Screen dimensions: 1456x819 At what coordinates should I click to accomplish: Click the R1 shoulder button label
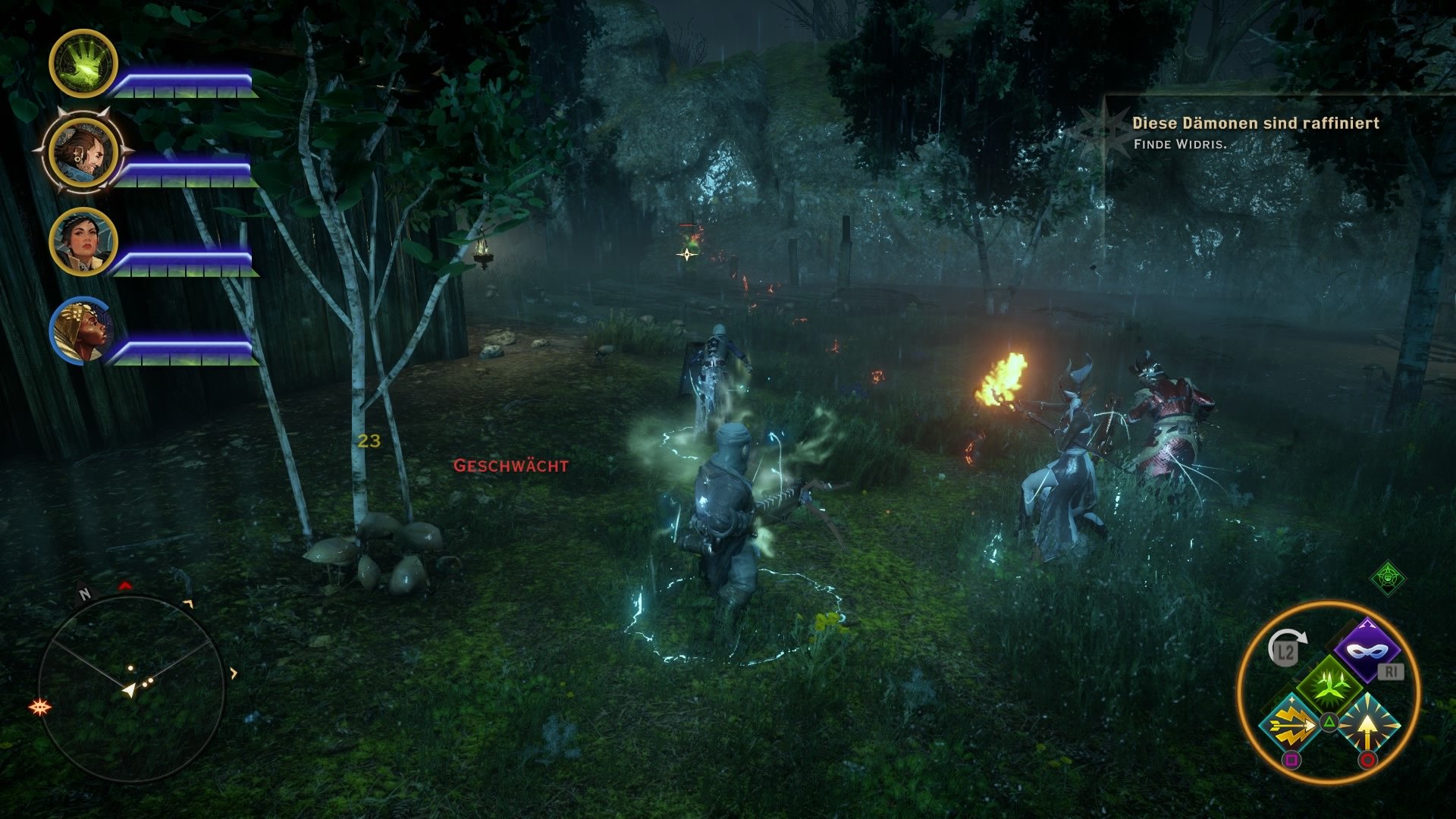1391,671
